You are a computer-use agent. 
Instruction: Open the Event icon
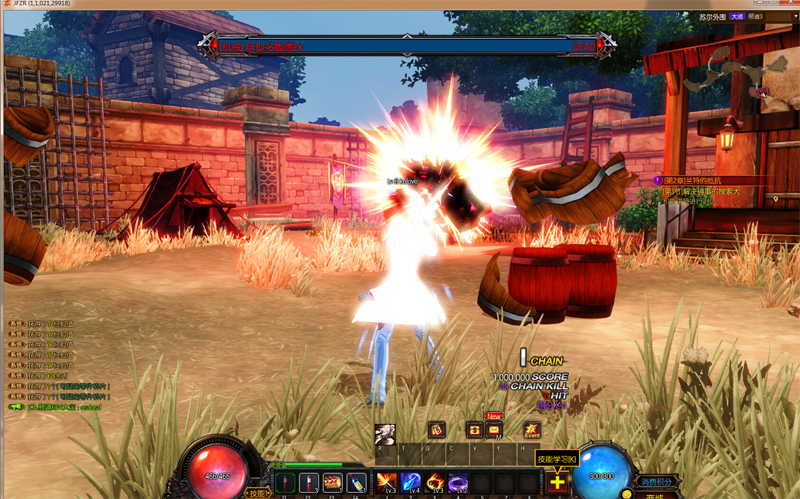click(x=532, y=431)
